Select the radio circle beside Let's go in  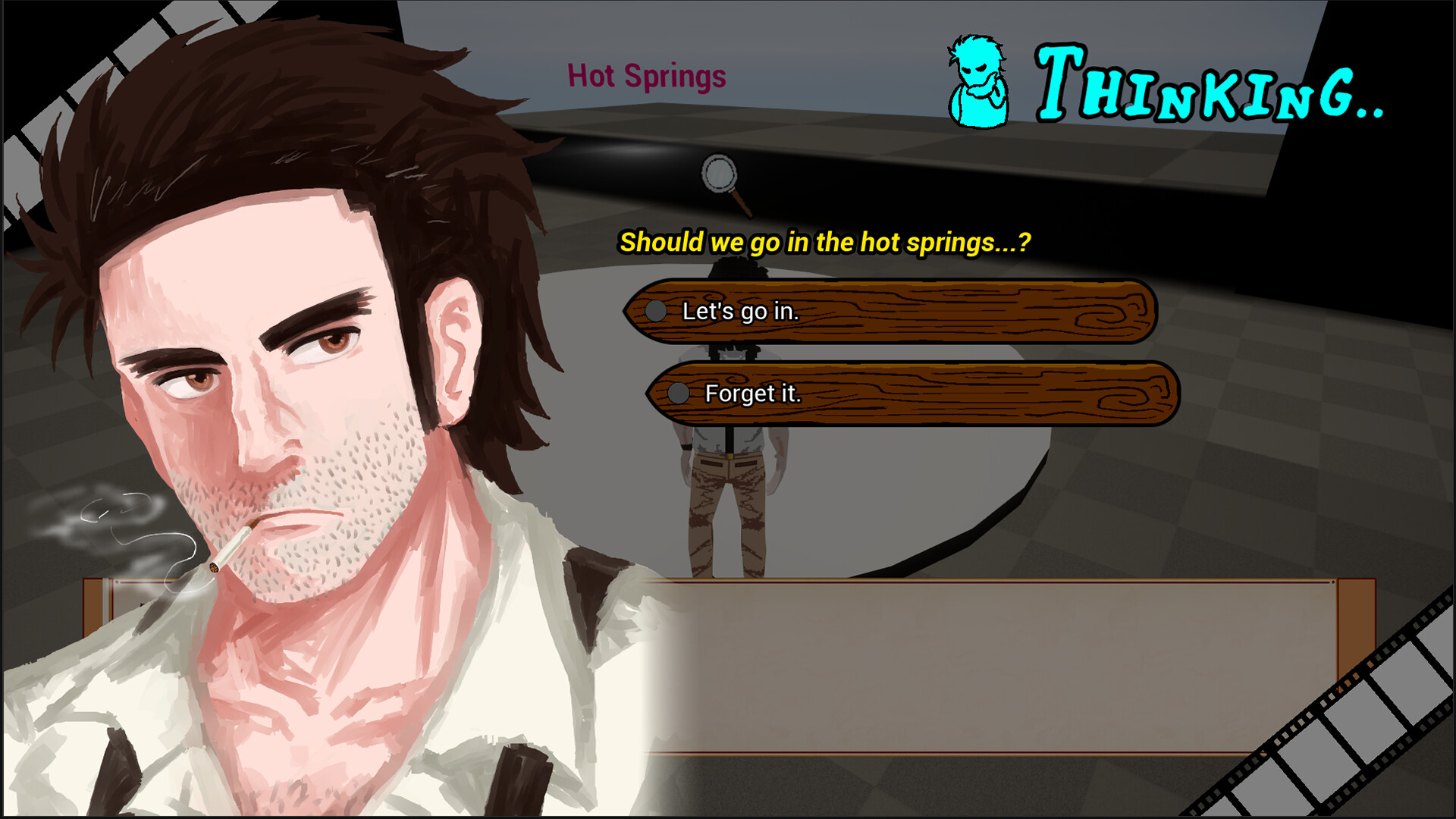point(655,311)
